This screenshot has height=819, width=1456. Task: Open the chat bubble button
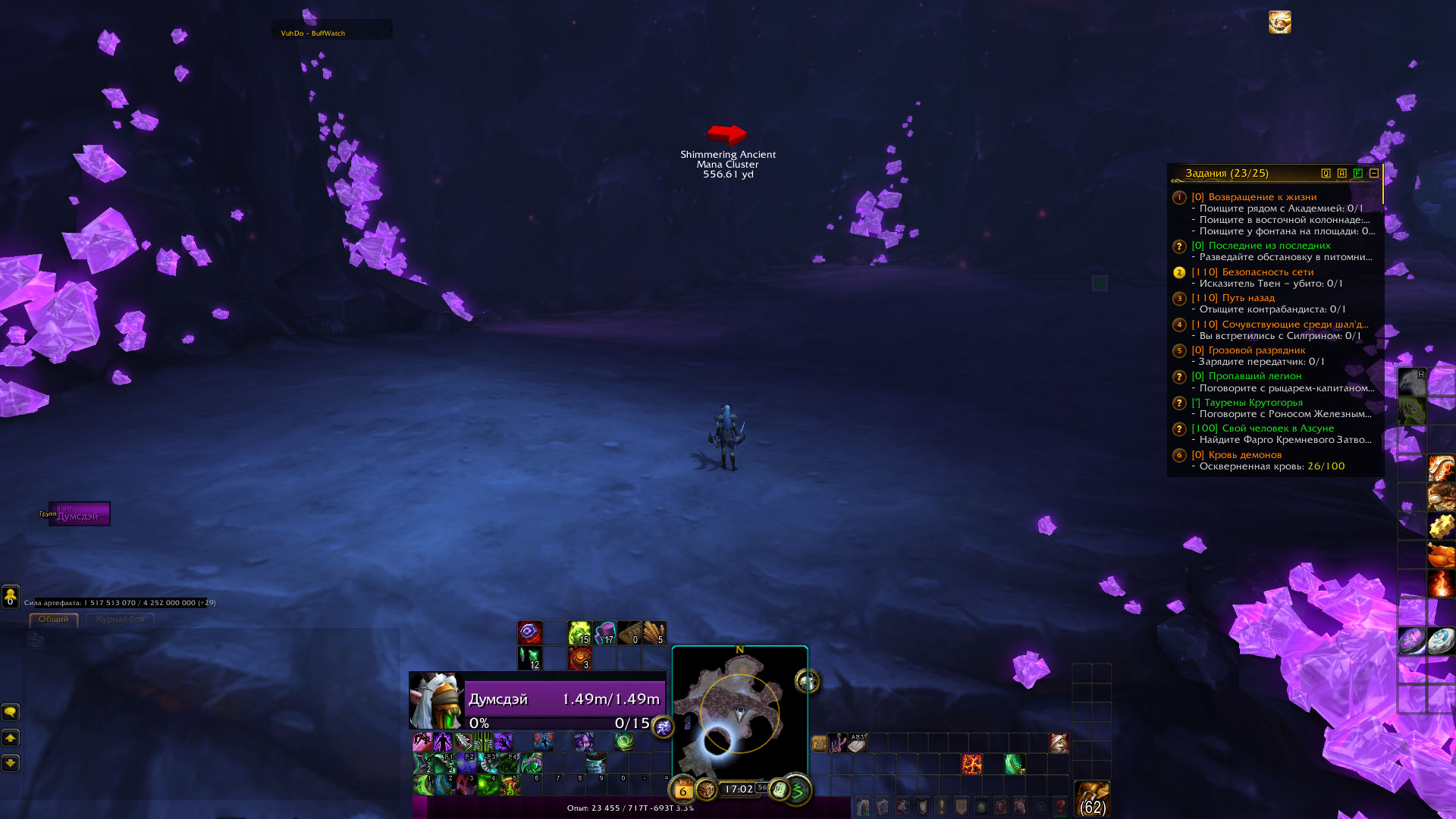coord(11,712)
